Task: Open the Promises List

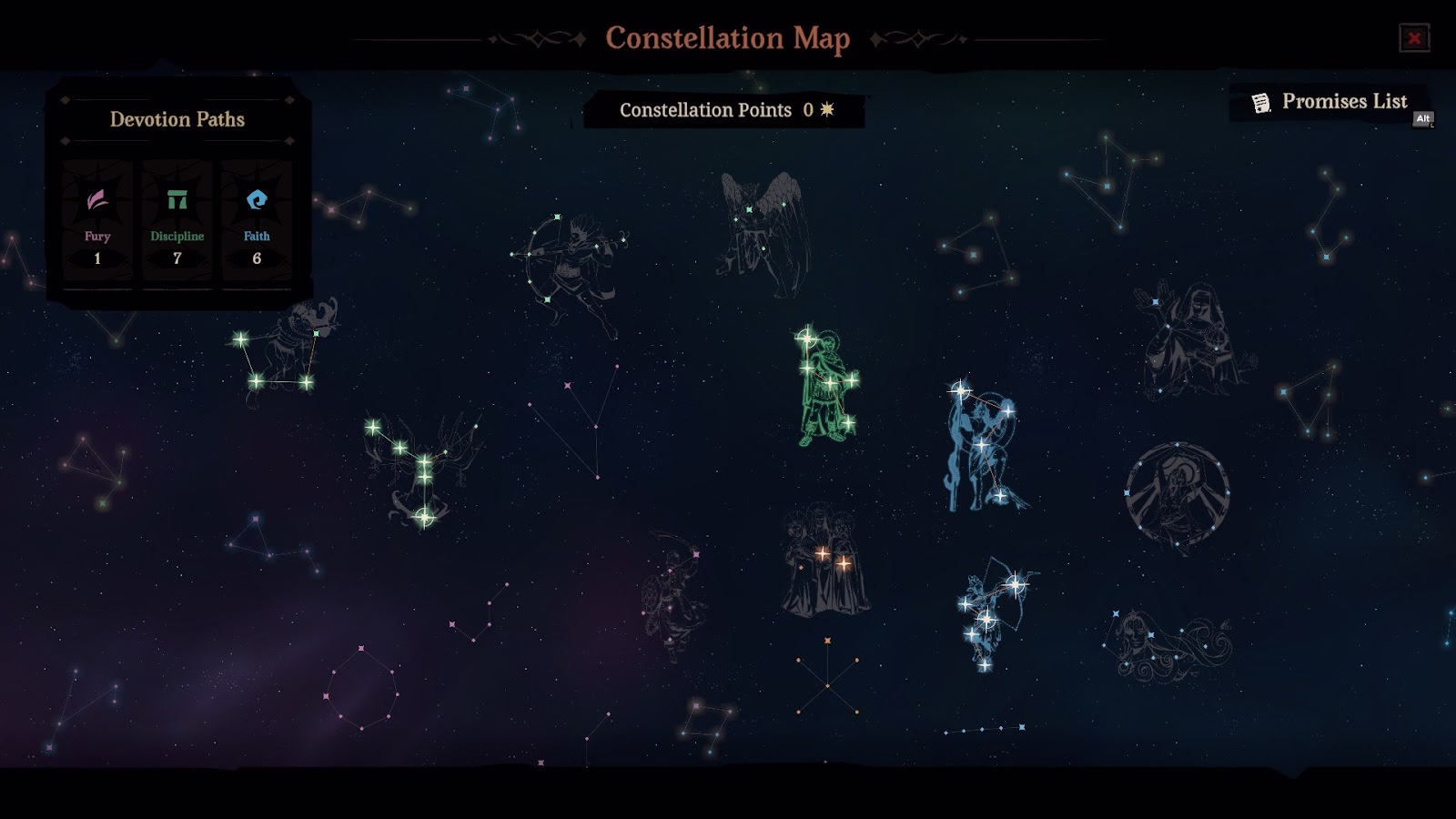Action: click(1345, 103)
